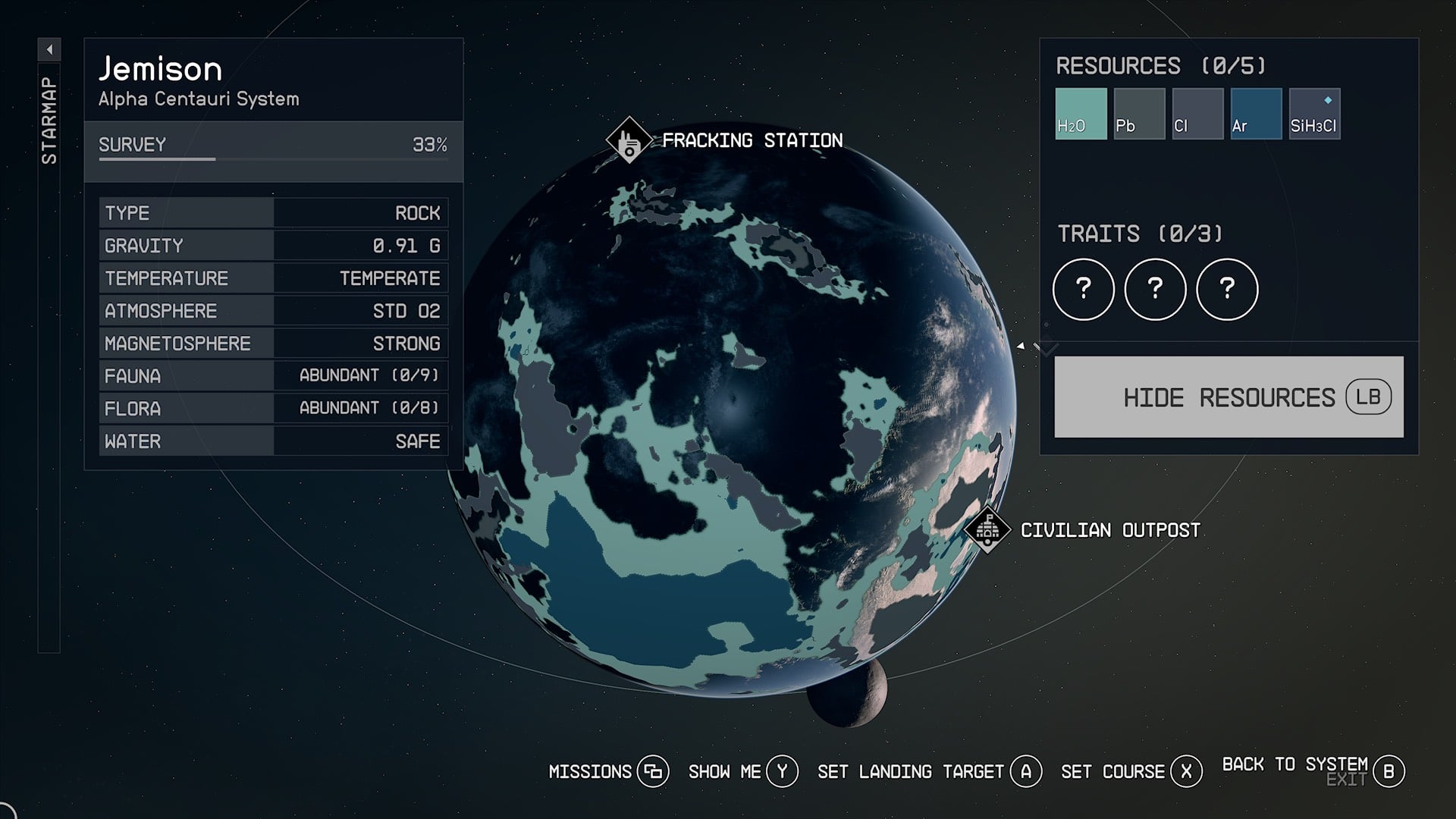The image size is (1456, 819).
Task: Click the H2O resource icon
Action: pyautogui.click(x=1081, y=113)
